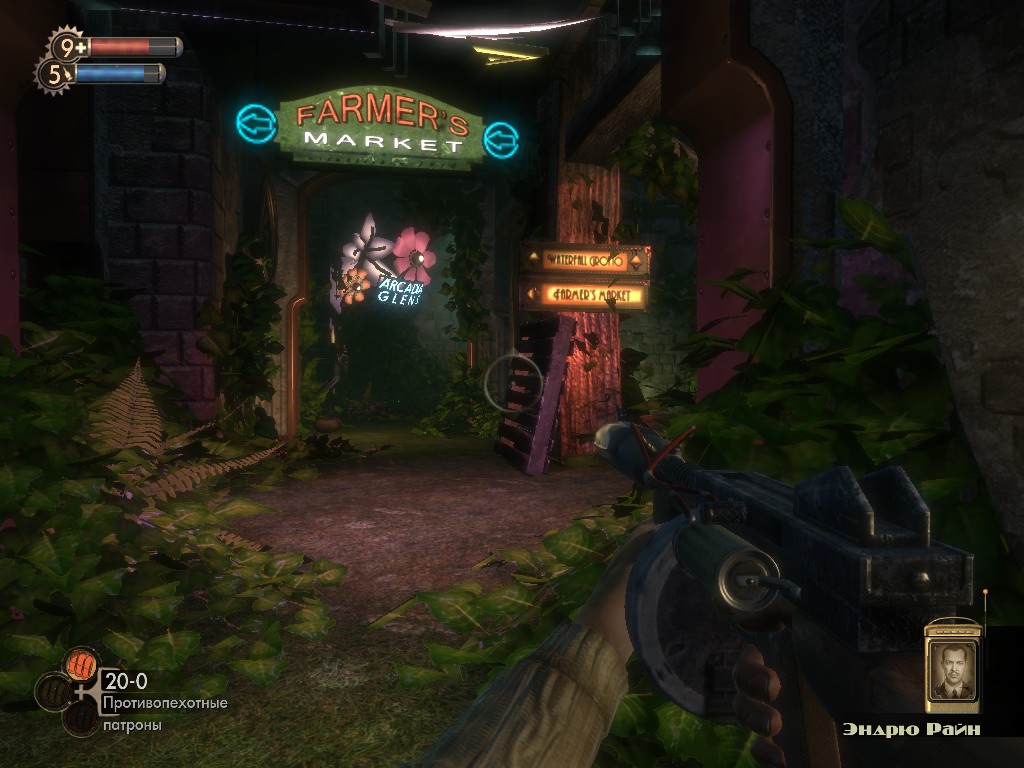Click the first aid kit gear icon

pyautogui.click(x=68, y=46)
